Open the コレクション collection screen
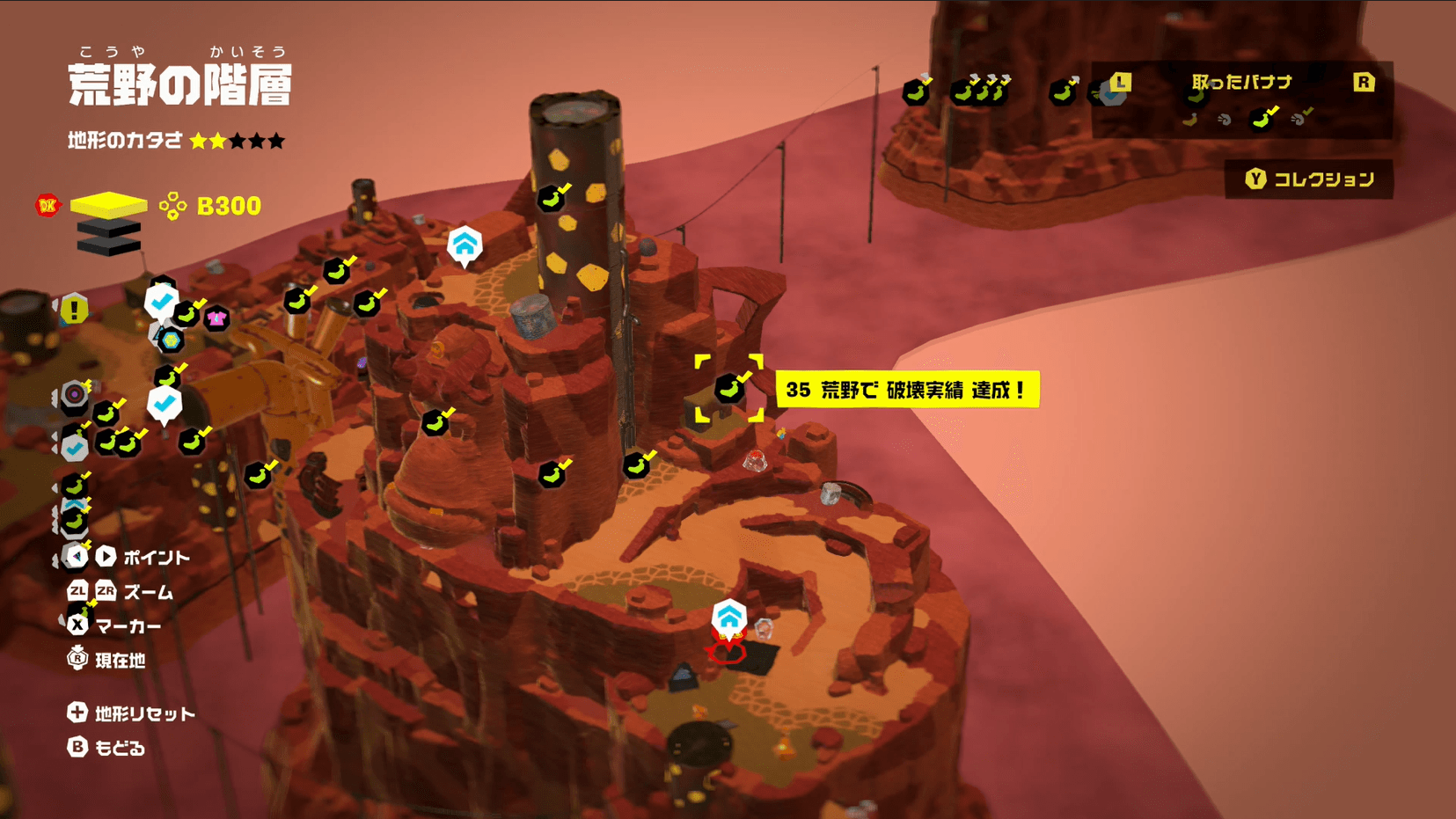The width and height of the screenshot is (1456, 819). 1309,179
